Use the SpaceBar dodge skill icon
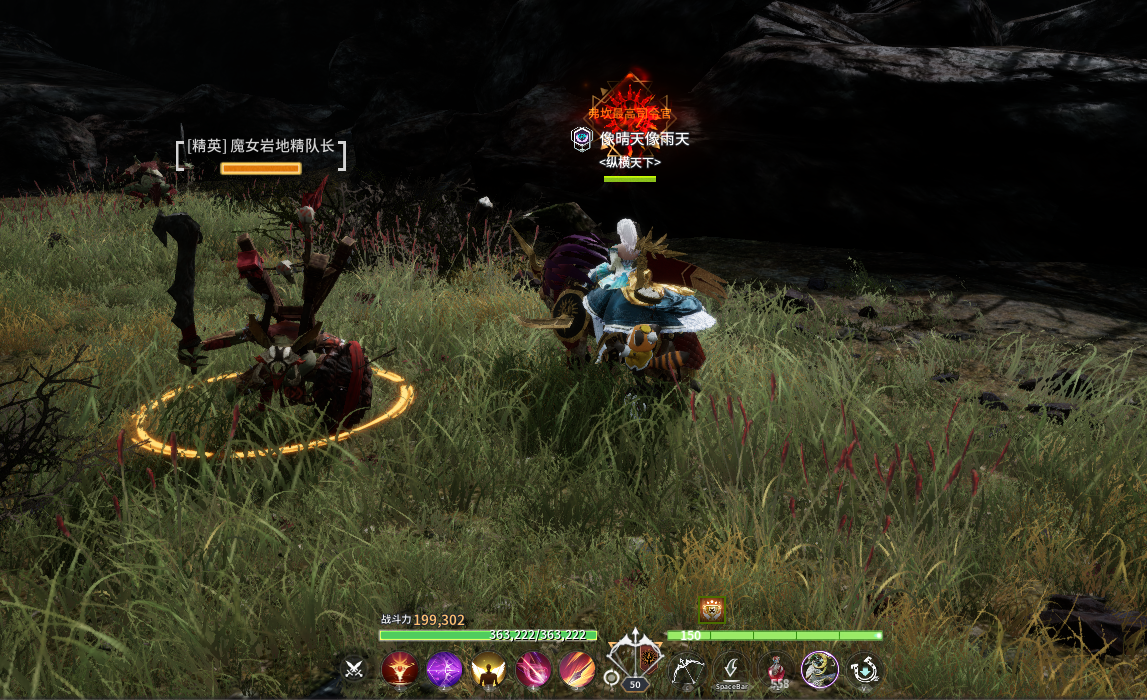The width and height of the screenshot is (1147, 700). 731,669
